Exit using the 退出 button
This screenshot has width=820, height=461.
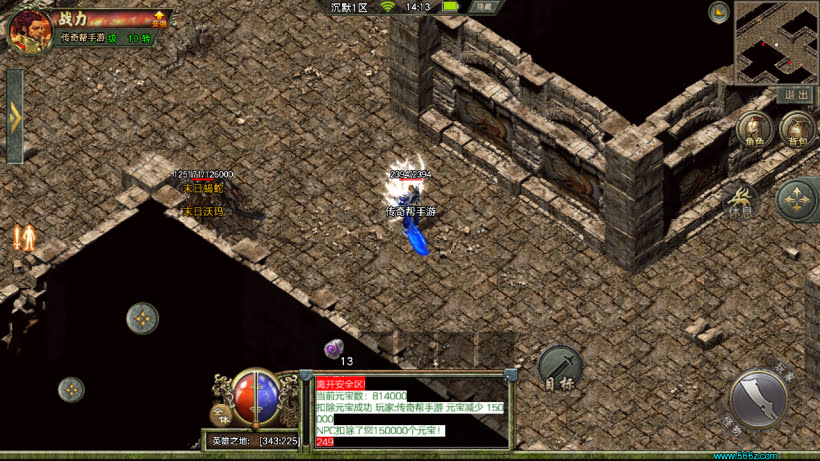click(x=798, y=95)
